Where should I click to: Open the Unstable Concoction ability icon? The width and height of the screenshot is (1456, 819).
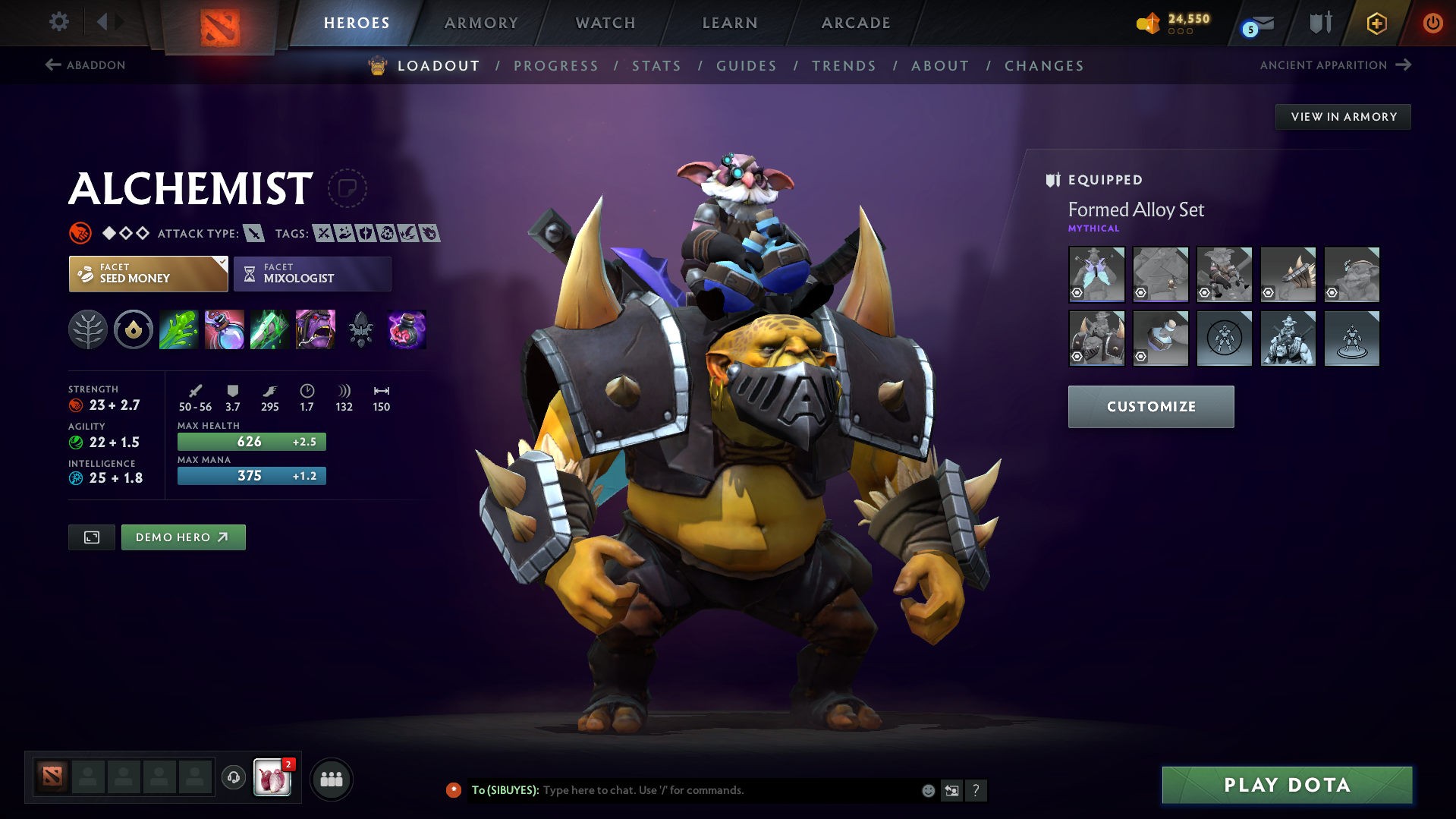coord(224,329)
